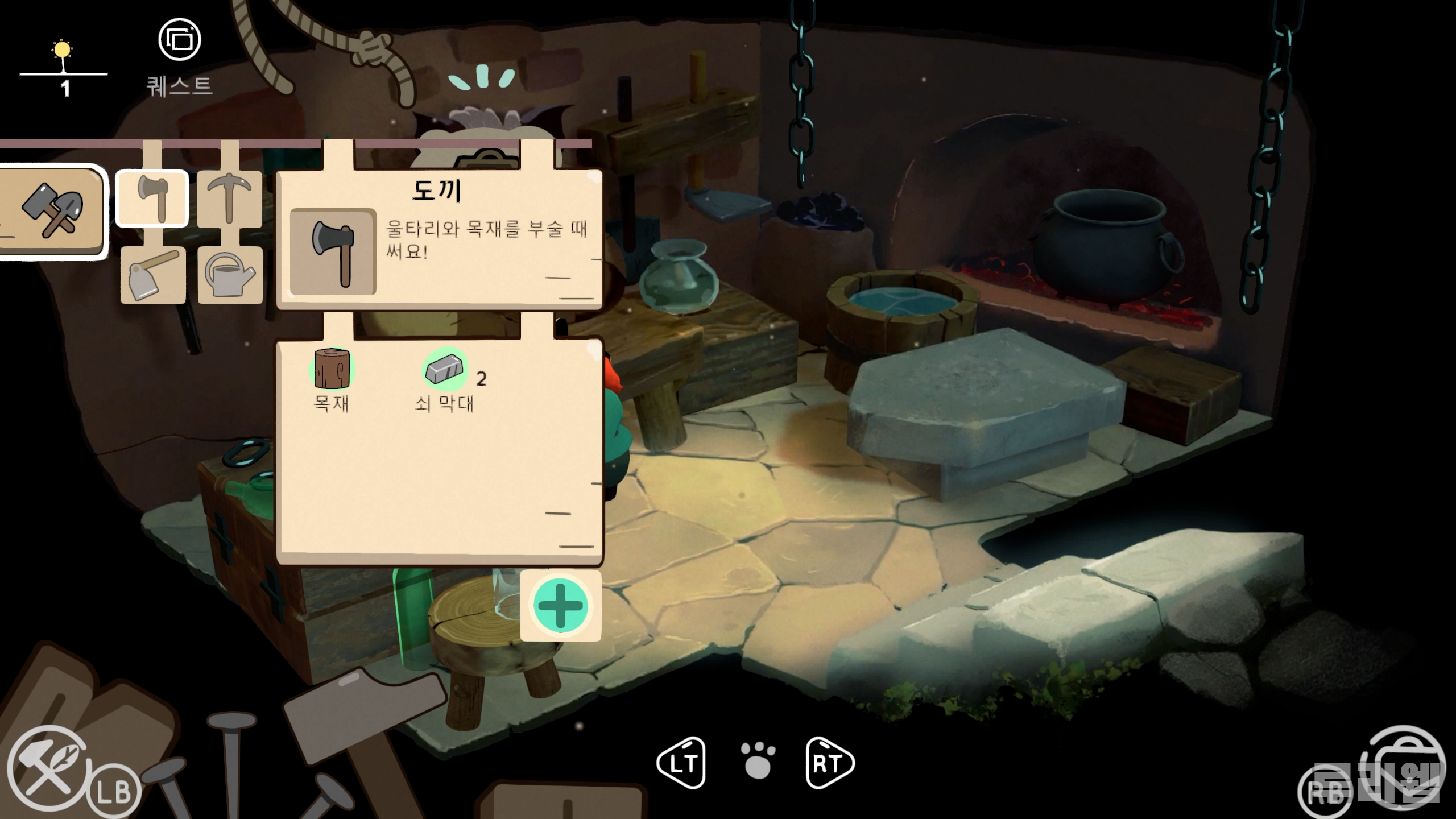Select the wood log ingredient
This screenshot has width=1456, height=819.
(x=332, y=369)
